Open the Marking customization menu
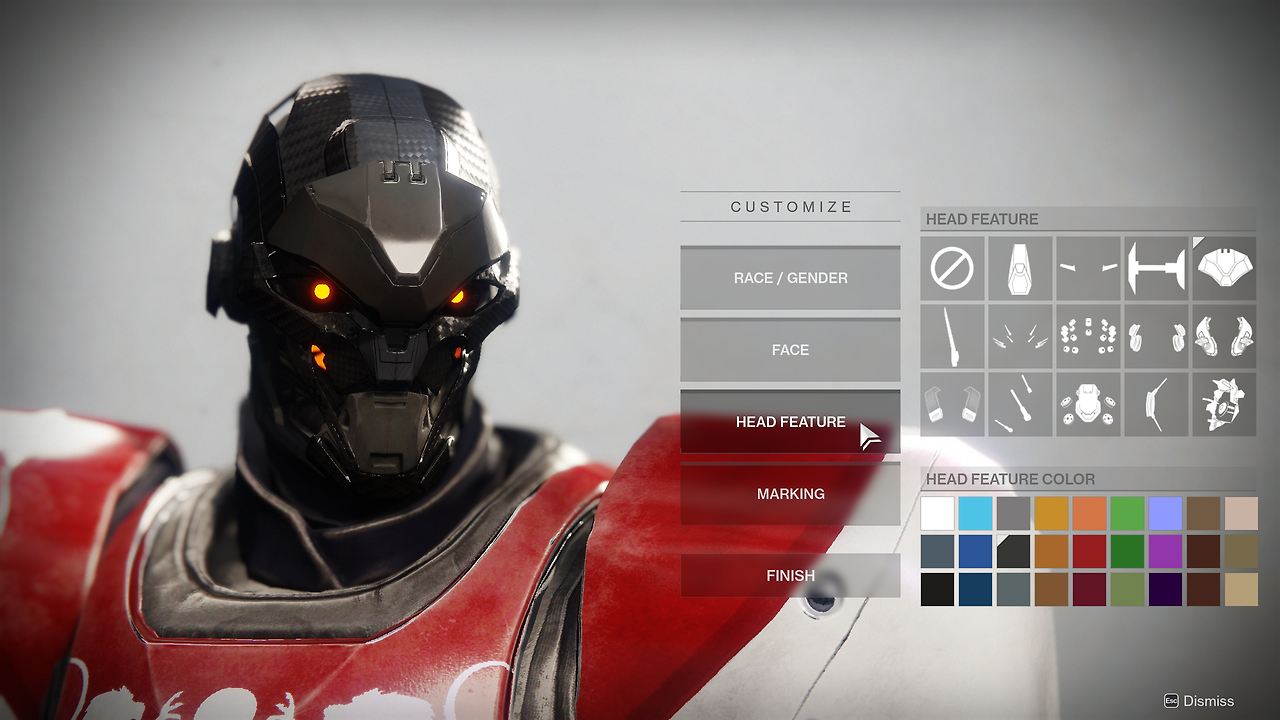This screenshot has height=720, width=1280. pos(790,494)
